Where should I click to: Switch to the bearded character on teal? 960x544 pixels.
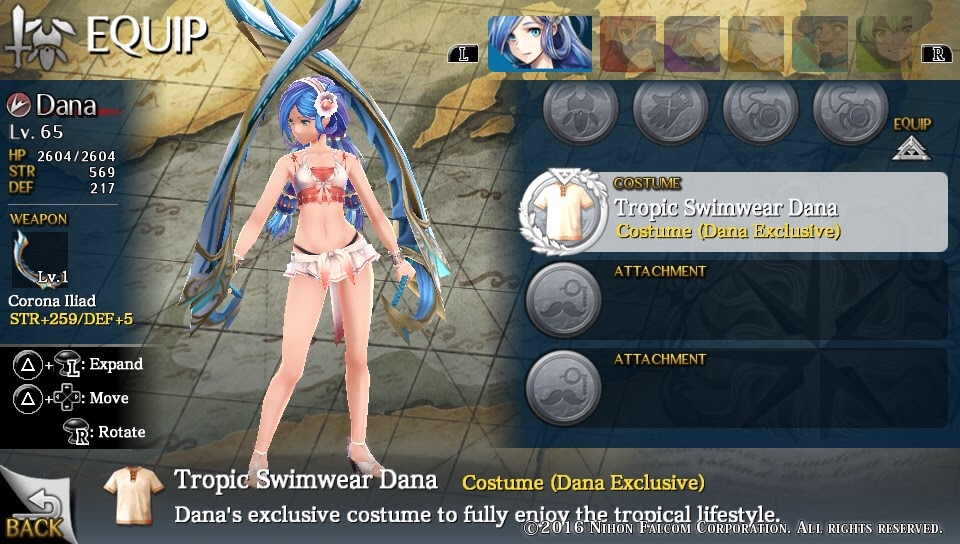[820, 45]
